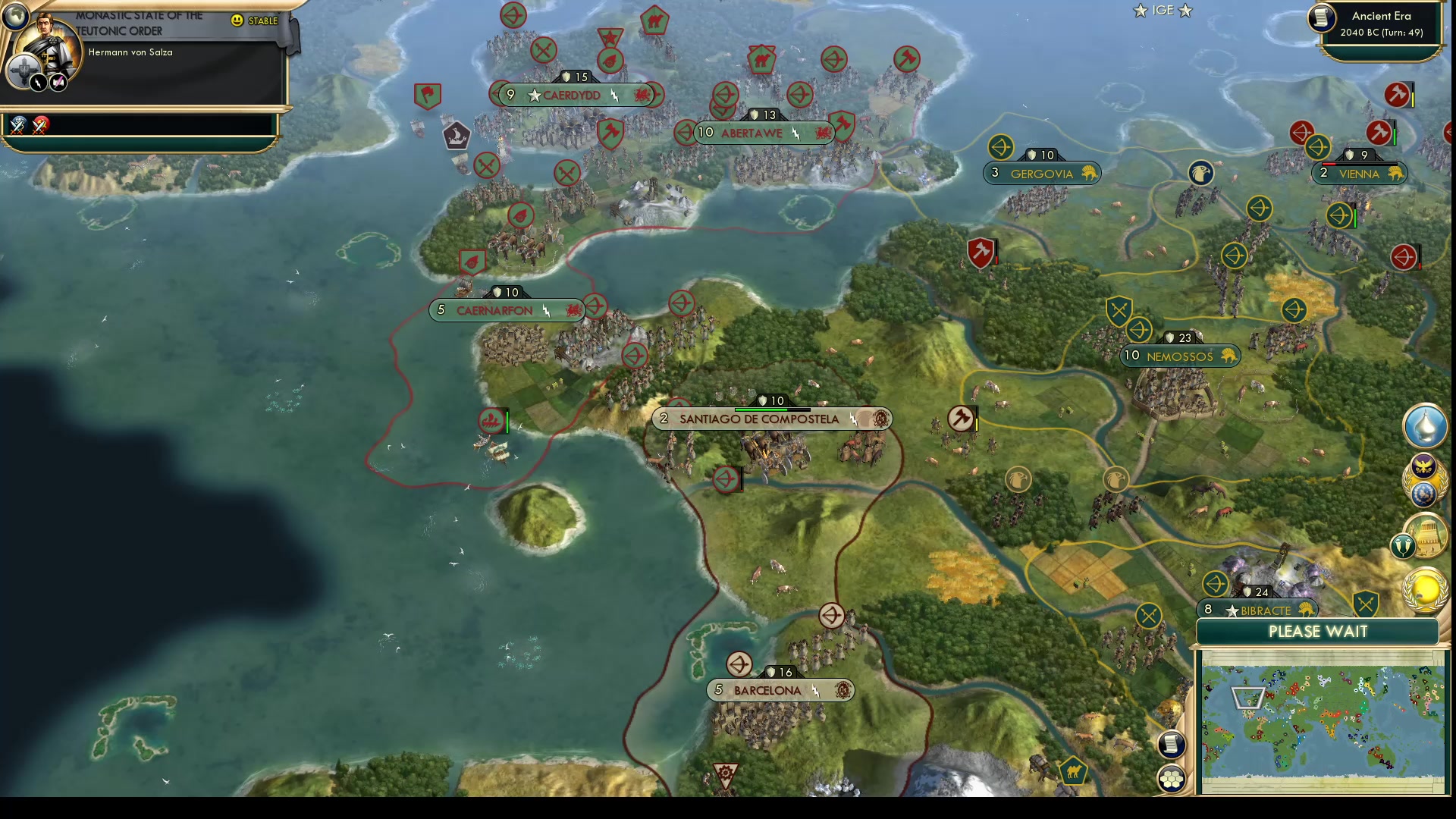This screenshot has height=819, width=1456.
Task: Click the globe icon in top-left corner
Action: [x=15, y=15]
